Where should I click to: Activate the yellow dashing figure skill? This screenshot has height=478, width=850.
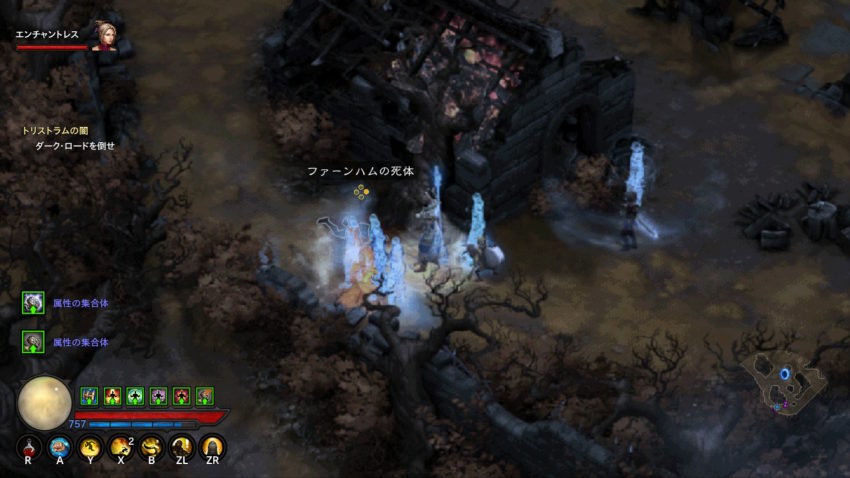tap(90, 447)
